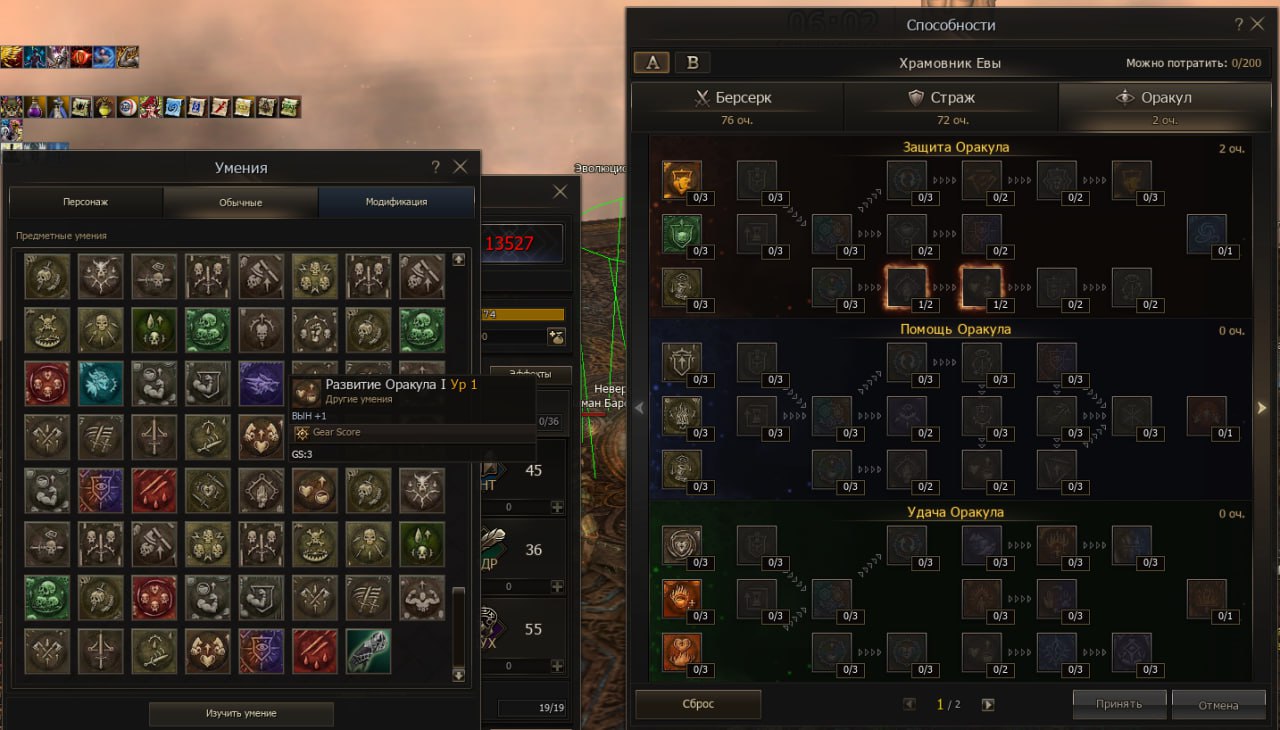Confirm abilities with the Принять button
This screenshot has height=730, width=1280.
(1119, 704)
